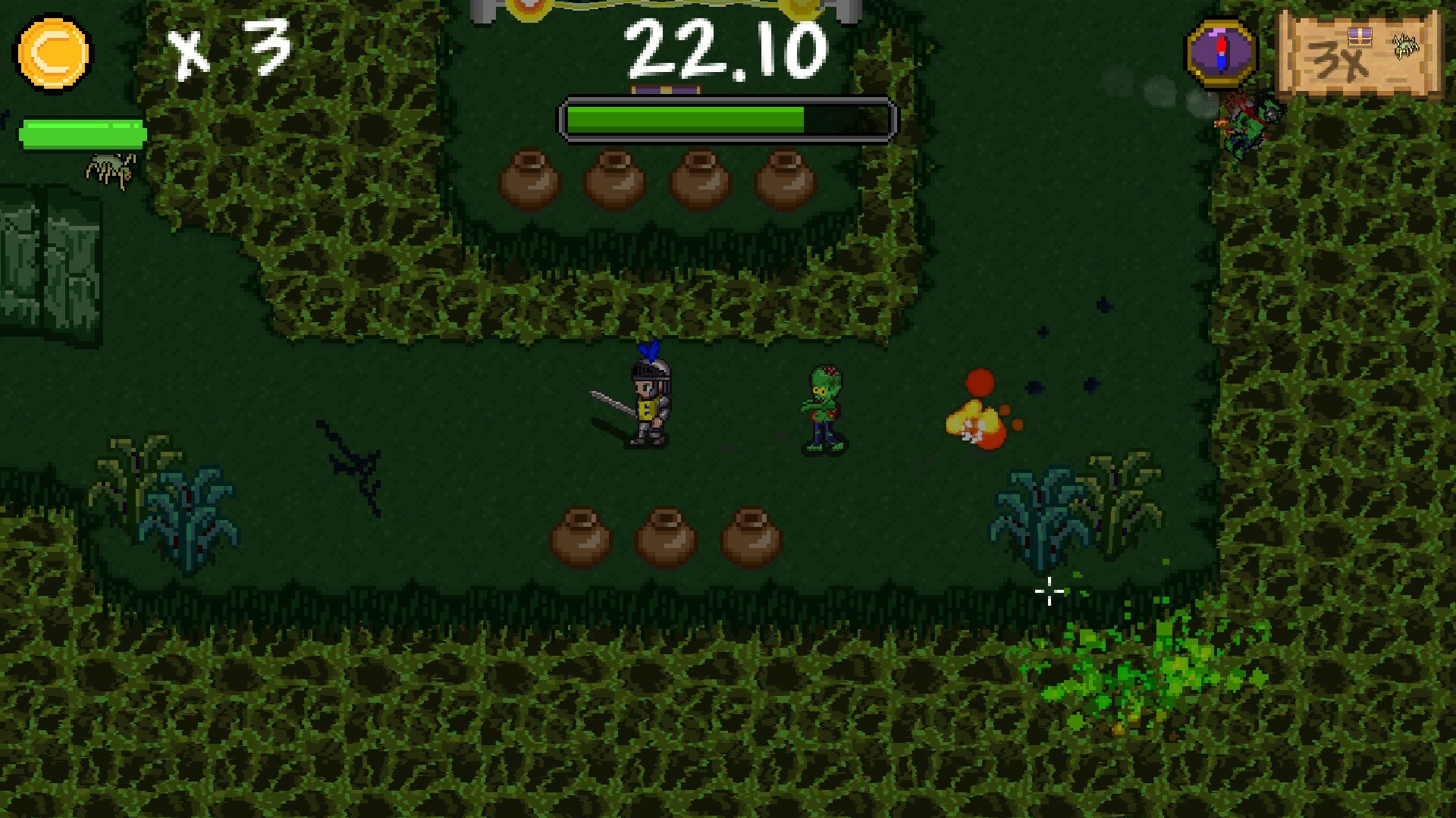
Task: Click the treasure chest icon on the quest scroll
Action: click(1360, 36)
